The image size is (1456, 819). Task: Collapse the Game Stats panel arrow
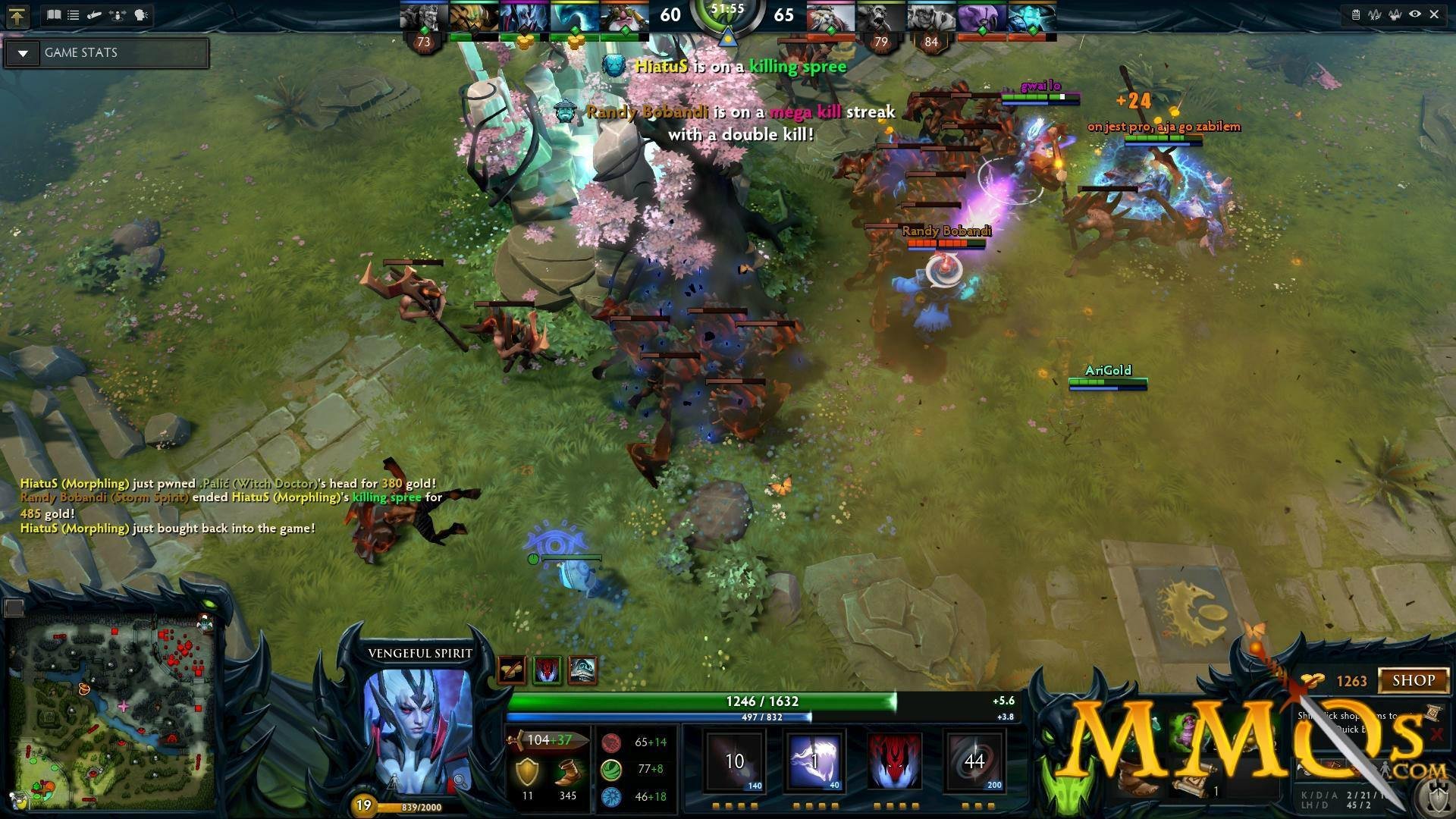tap(24, 53)
